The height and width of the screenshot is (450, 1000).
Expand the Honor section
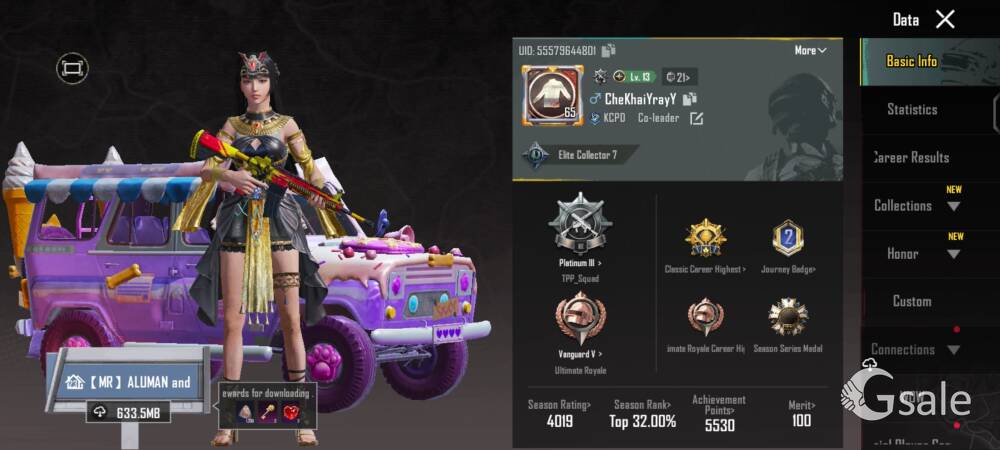[x=916, y=253]
